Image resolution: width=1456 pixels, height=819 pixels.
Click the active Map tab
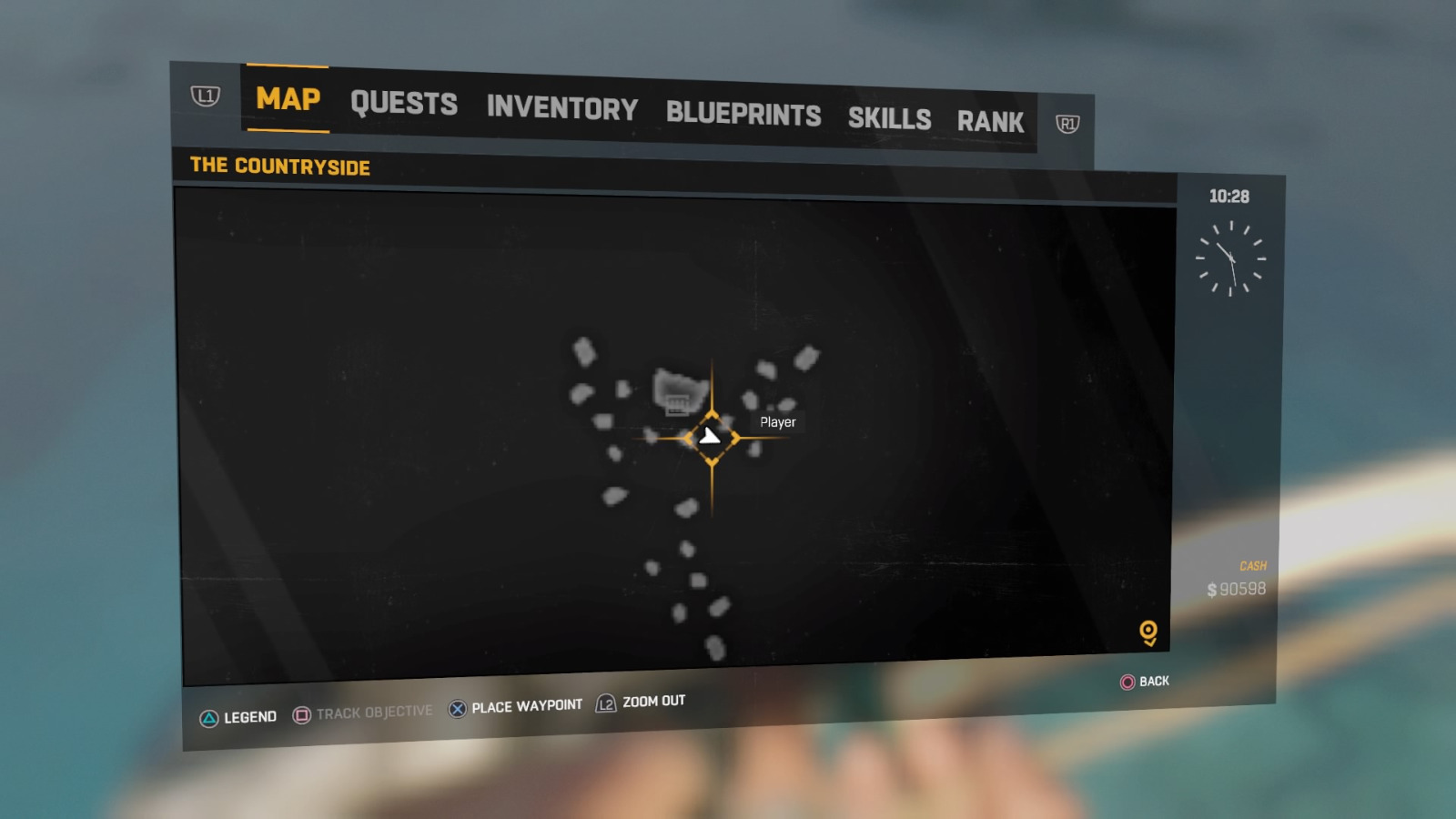288,98
